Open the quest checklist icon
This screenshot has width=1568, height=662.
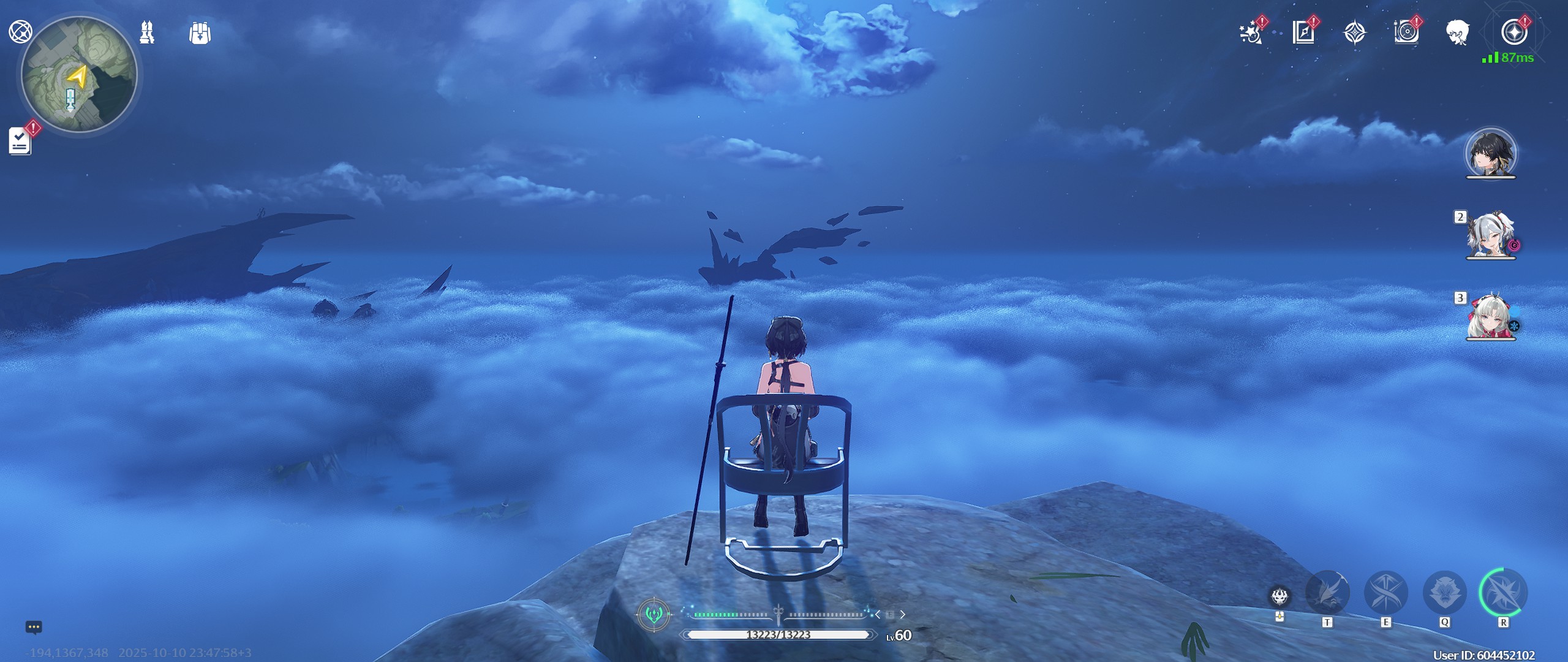click(20, 141)
